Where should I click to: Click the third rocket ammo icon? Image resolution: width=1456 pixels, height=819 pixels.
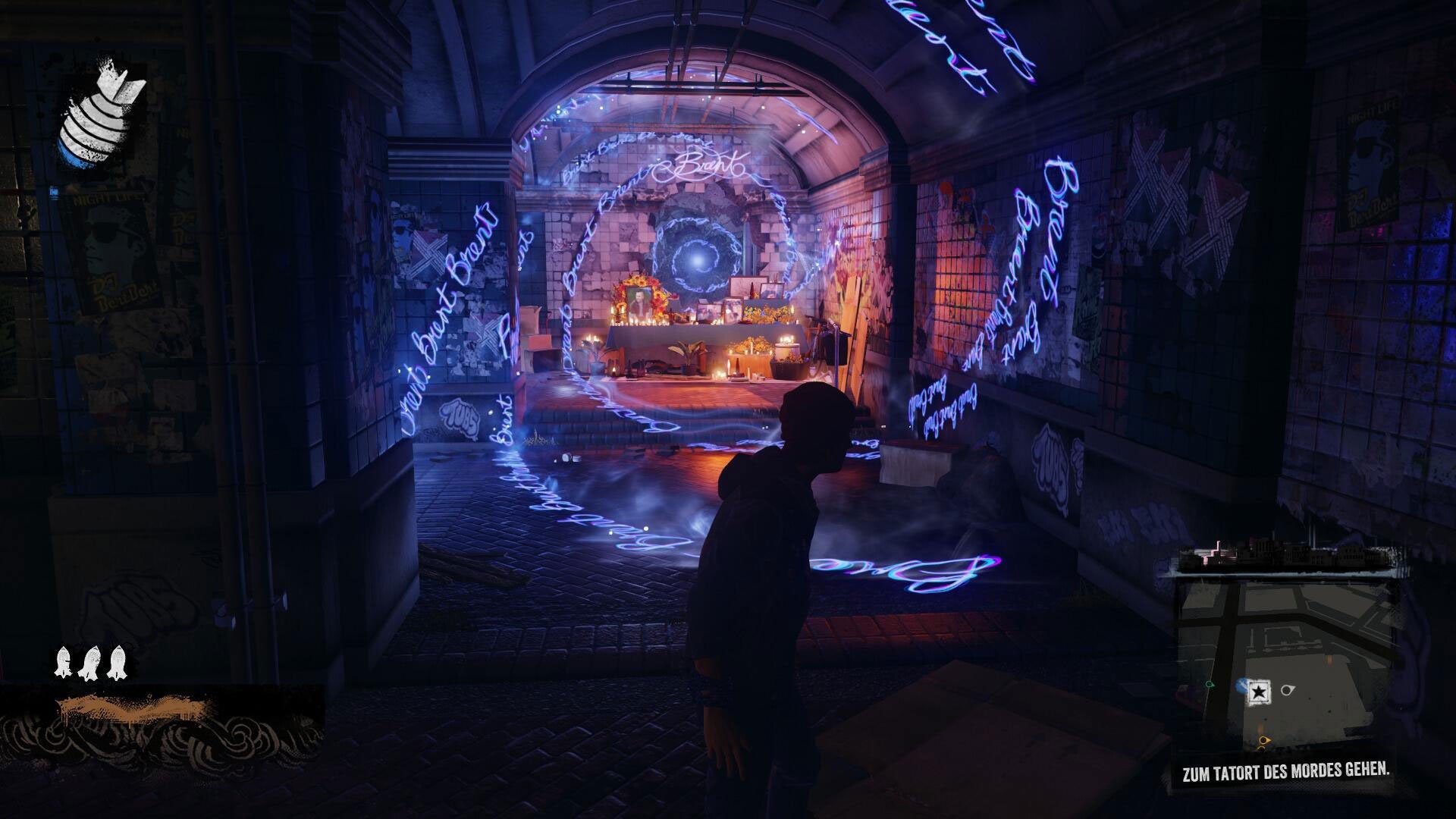[116, 661]
